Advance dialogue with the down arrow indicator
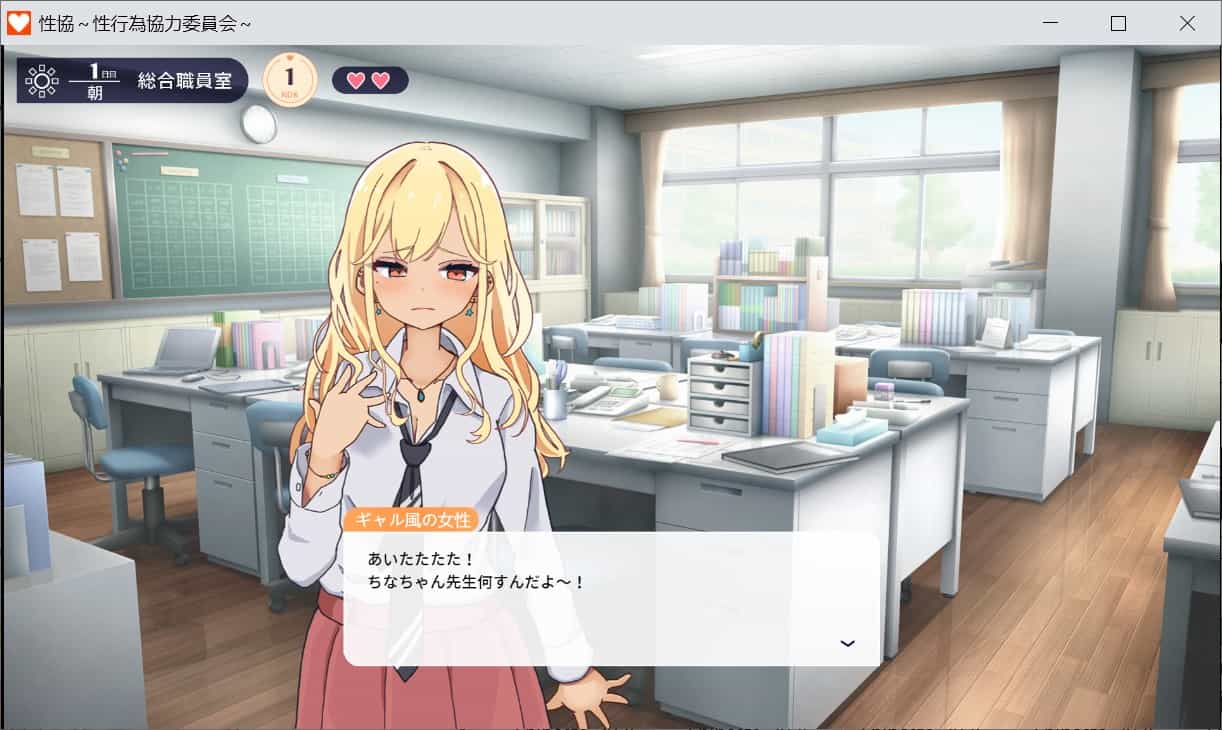Image resolution: width=1222 pixels, height=730 pixels. 847,643
